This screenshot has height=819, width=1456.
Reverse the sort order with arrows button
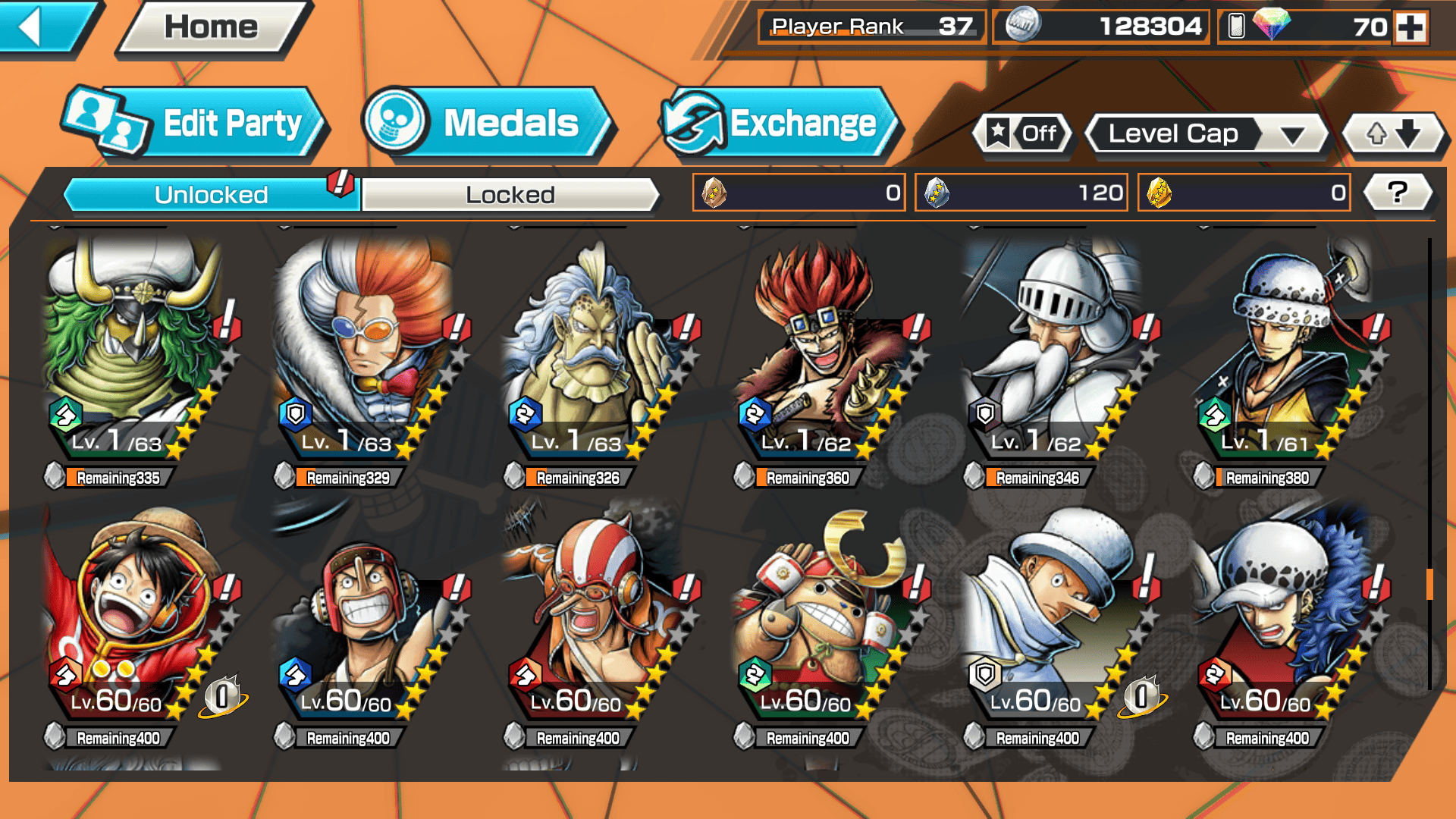point(1393,134)
